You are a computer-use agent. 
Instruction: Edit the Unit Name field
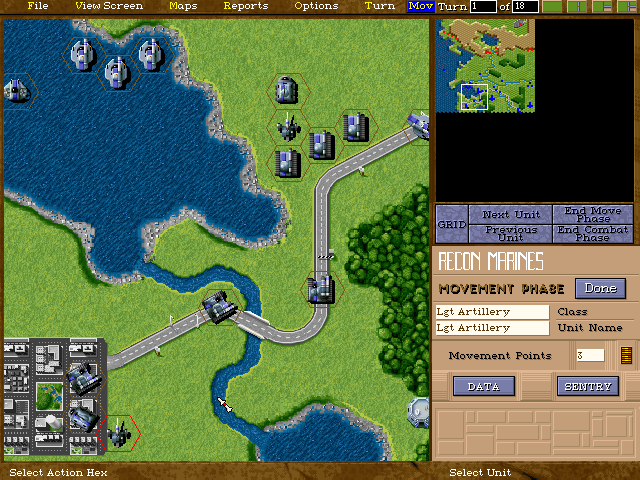492,328
